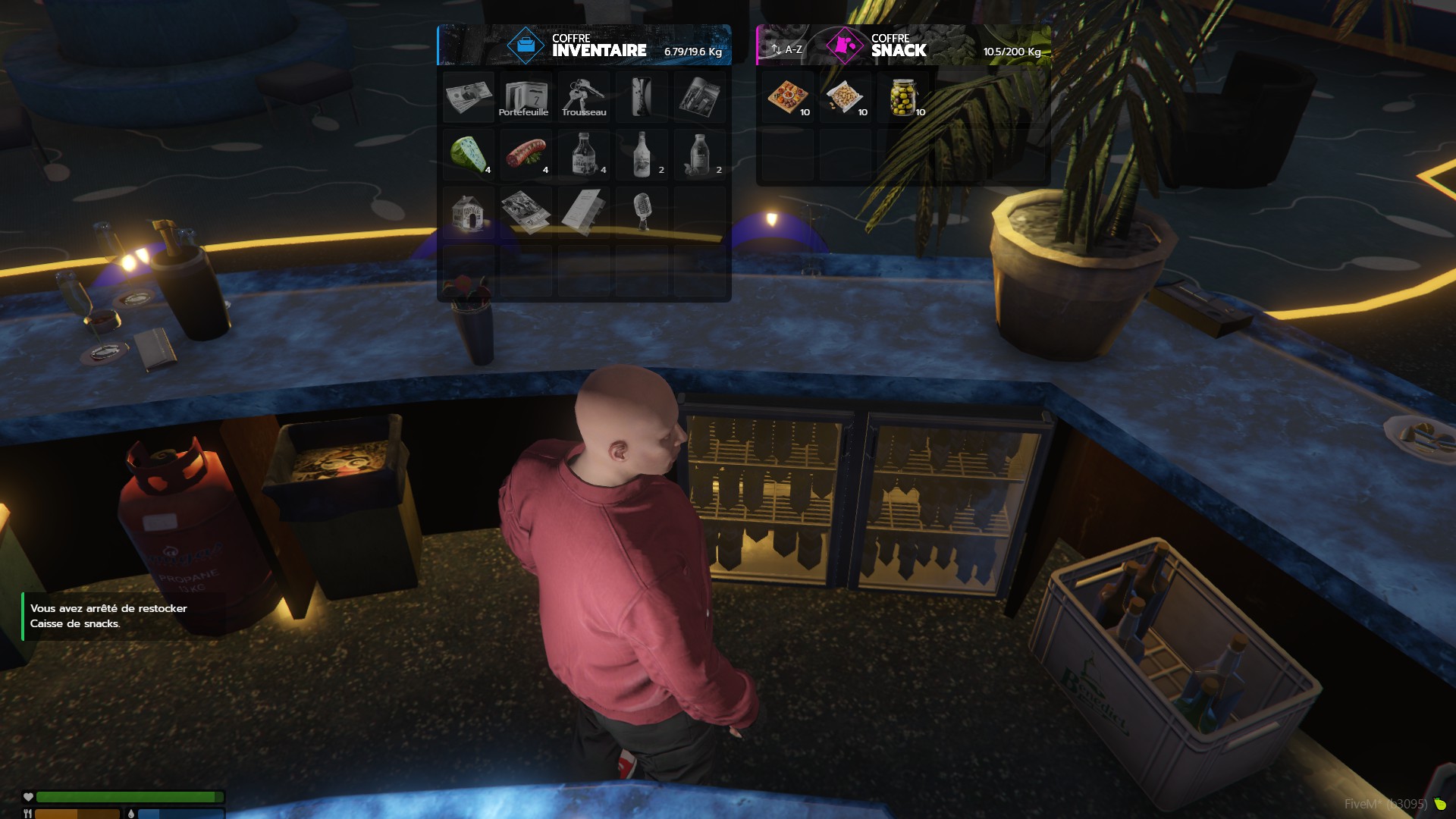Select the appetizer platter stack in Snack chest

[787, 96]
